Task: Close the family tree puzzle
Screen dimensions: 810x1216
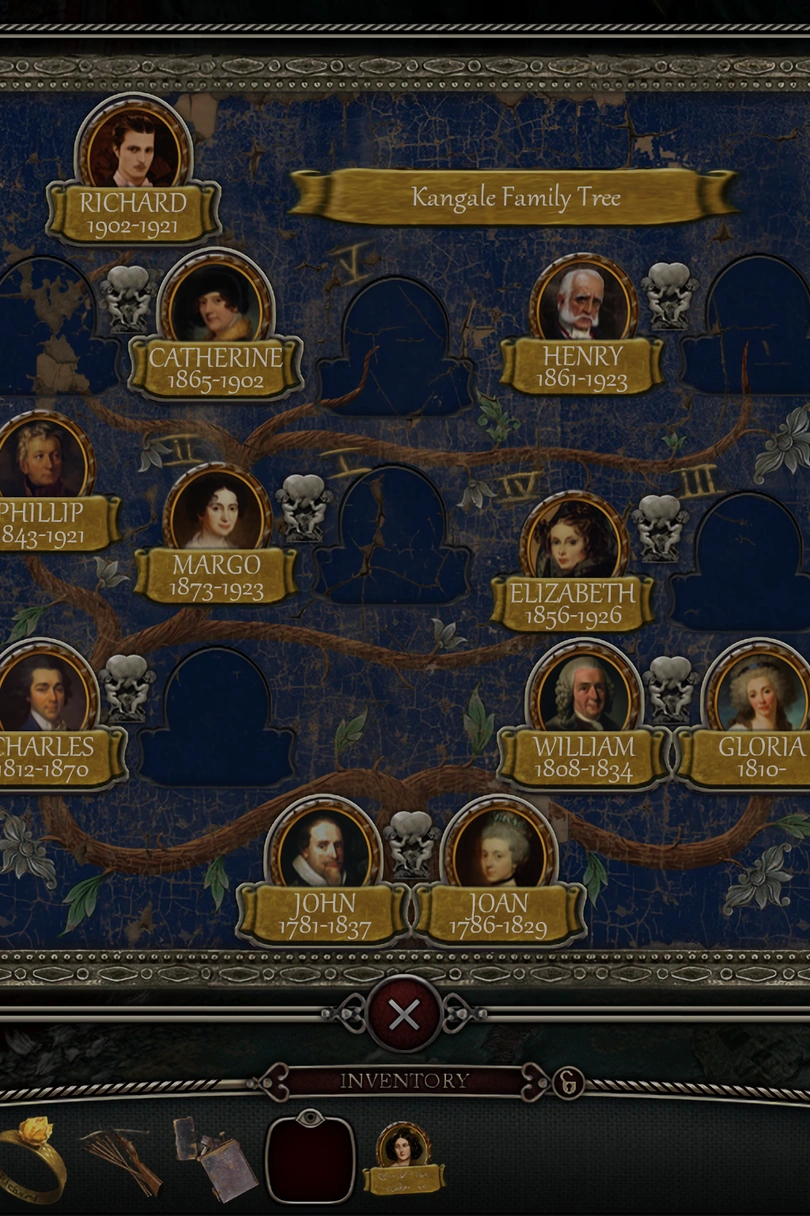Action: pos(404,1015)
